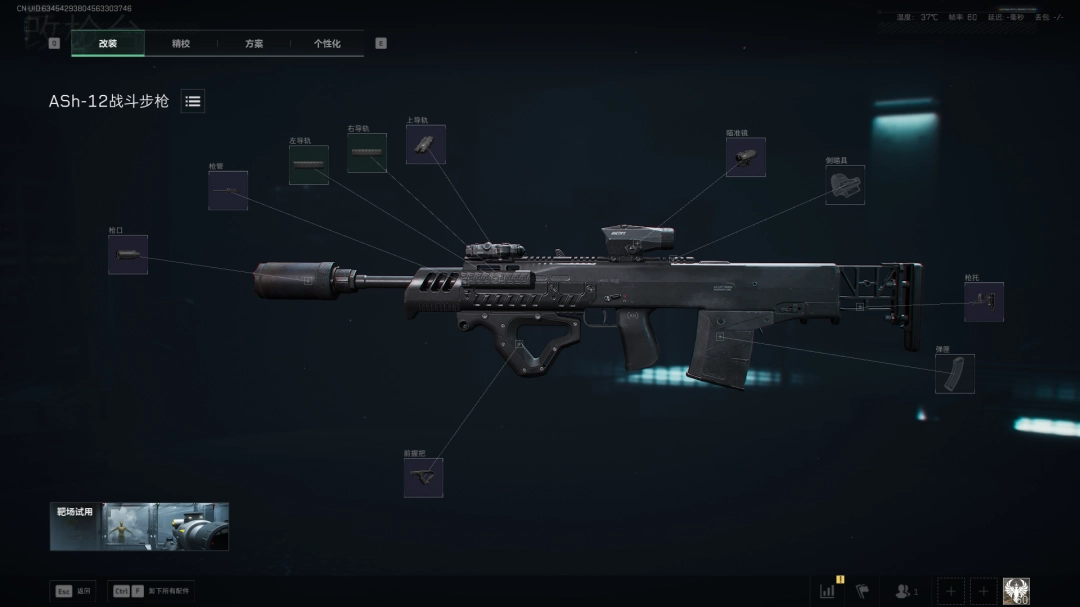Select the 上导轨 top rail slot
The image size is (1080, 607).
click(x=426, y=144)
